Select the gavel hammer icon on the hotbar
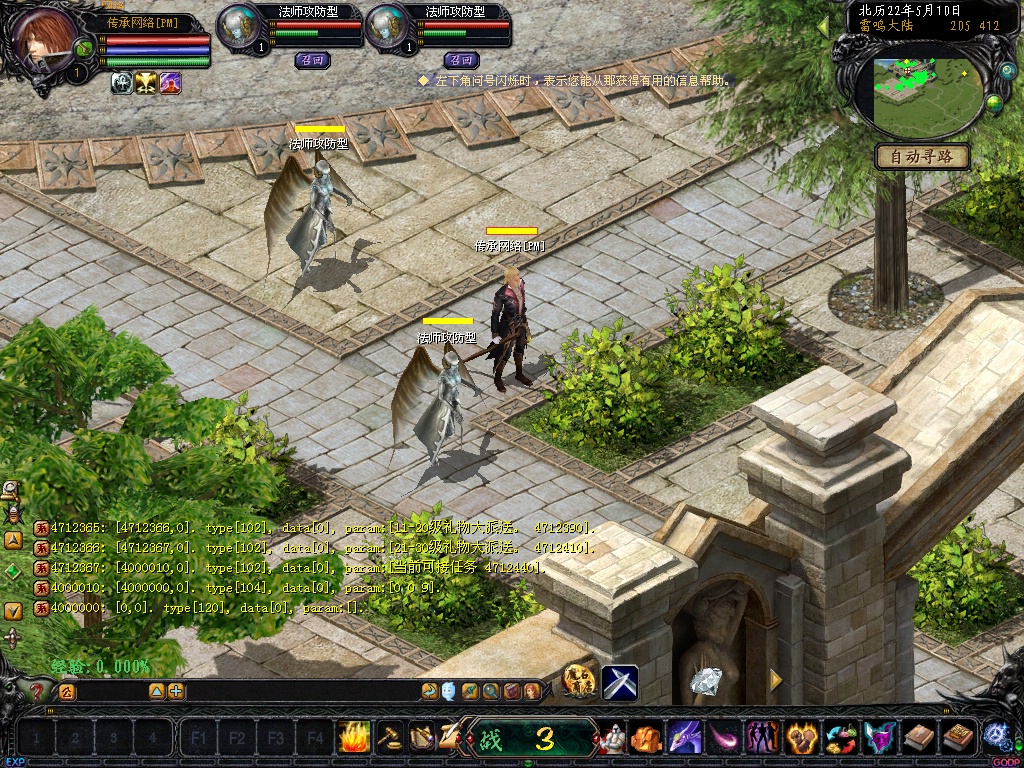Viewport: 1024px width, 768px height. (x=389, y=738)
